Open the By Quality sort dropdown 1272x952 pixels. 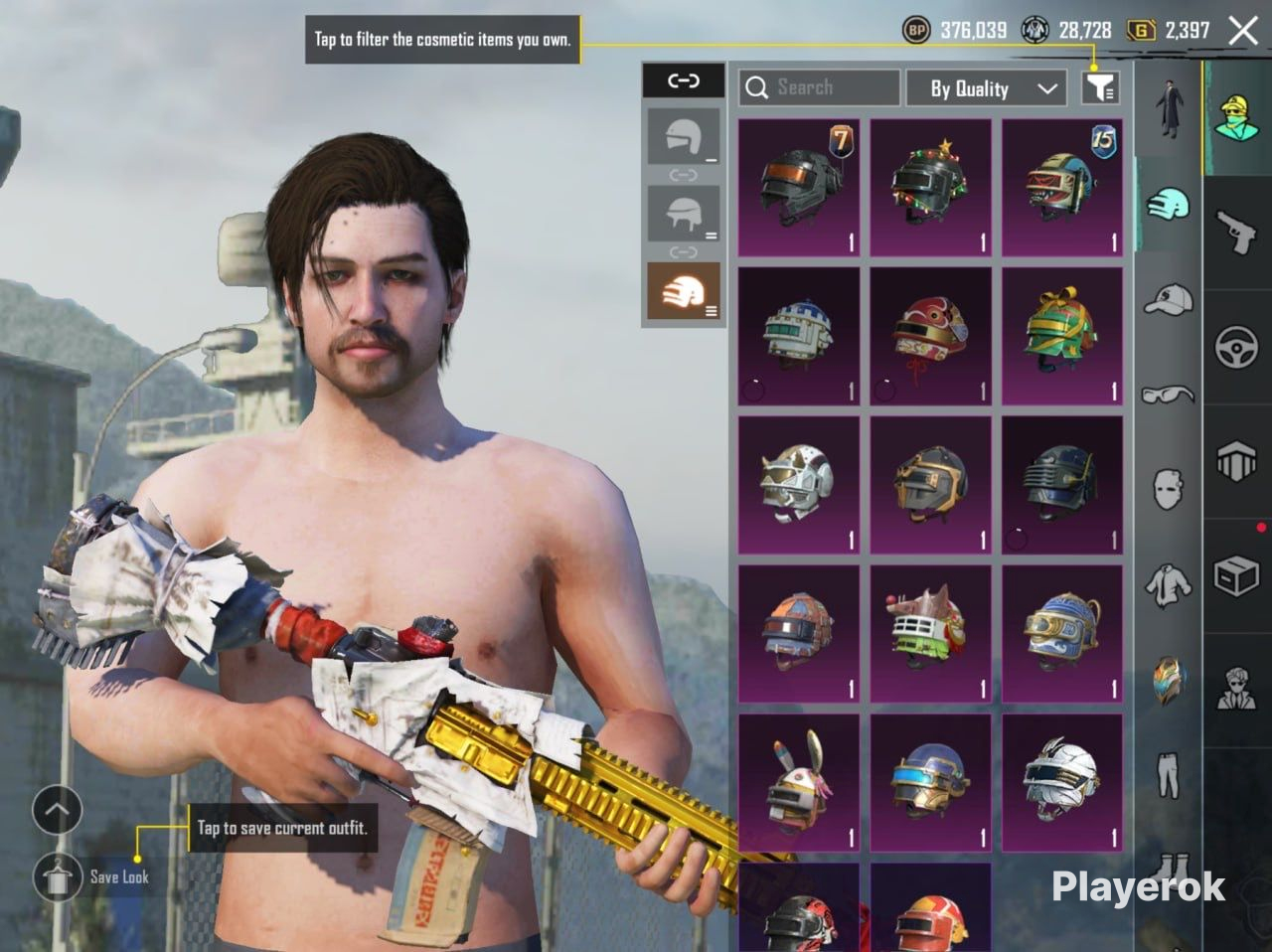tap(986, 88)
